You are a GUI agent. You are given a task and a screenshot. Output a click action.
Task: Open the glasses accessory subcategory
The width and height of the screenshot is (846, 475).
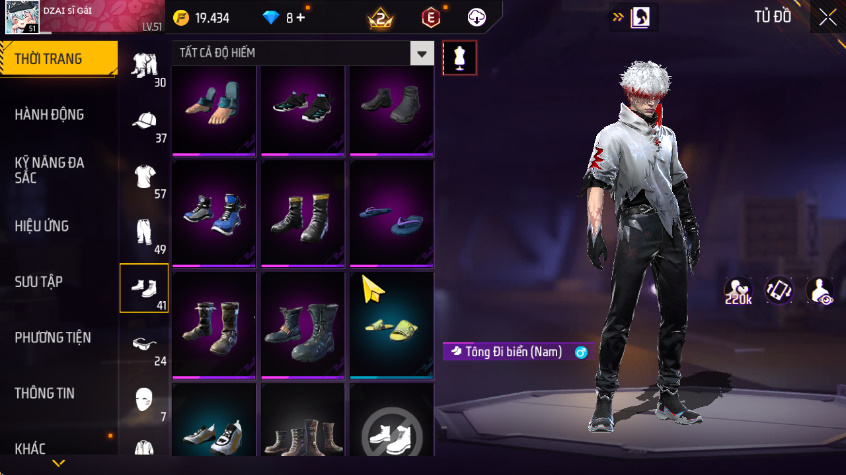pos(144,344)
